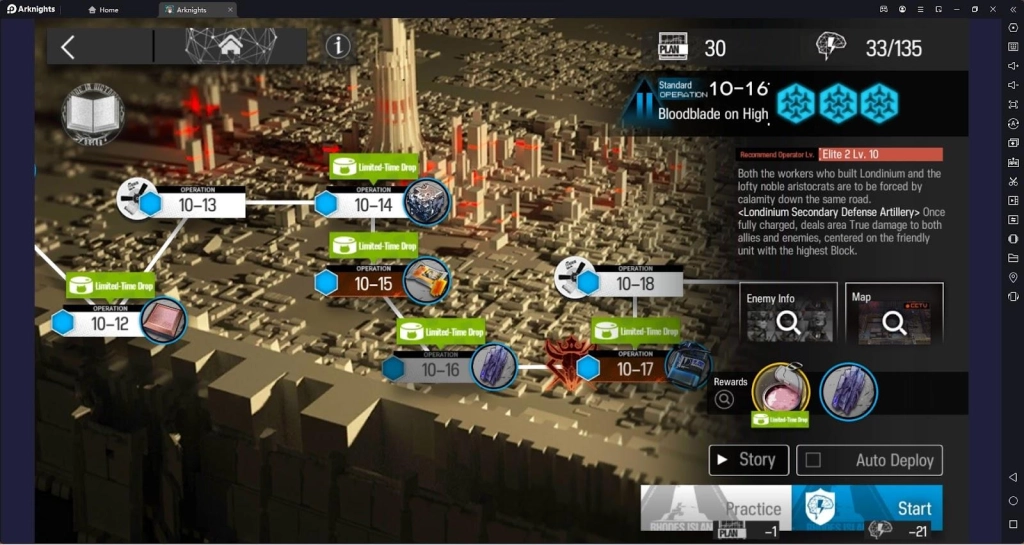Select operation 10-17 node
The height and width of the screenshot is (545, 1024).
(634, 369)
